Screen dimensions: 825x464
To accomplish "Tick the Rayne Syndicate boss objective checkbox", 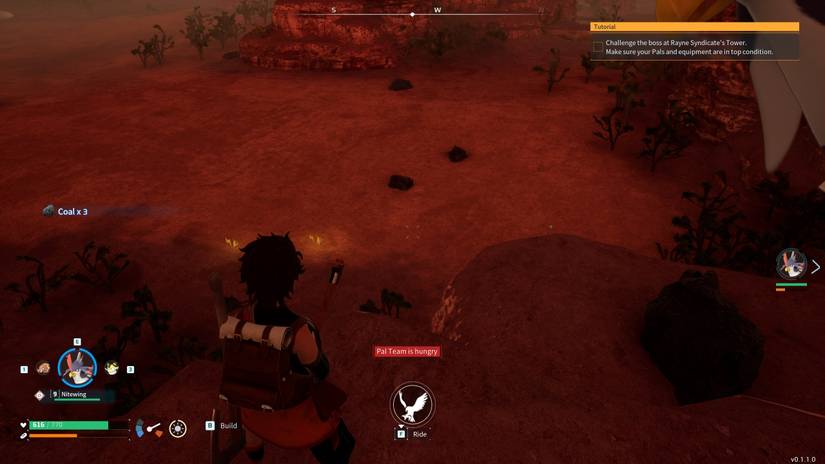I will point(598,47).
